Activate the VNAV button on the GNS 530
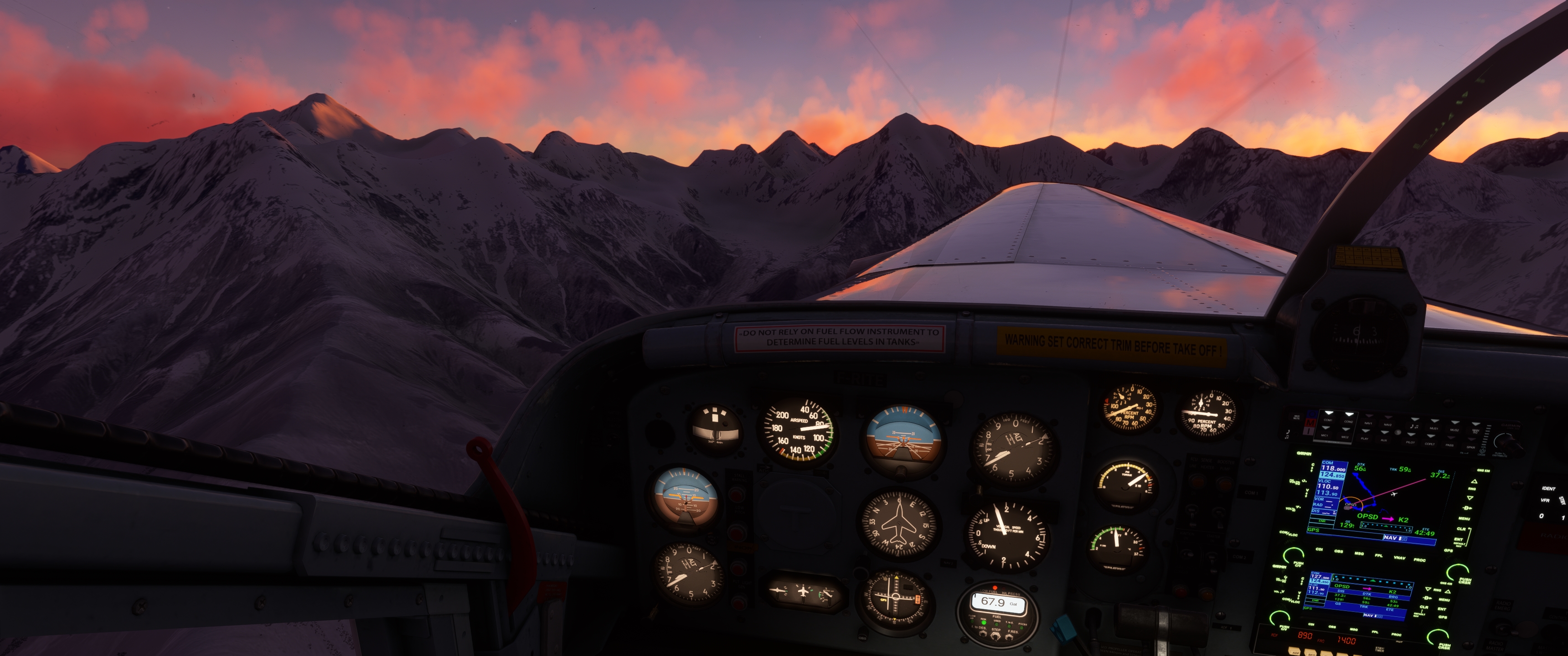This screenshot has height=656, width=1568. click(x=1399, y=558)
